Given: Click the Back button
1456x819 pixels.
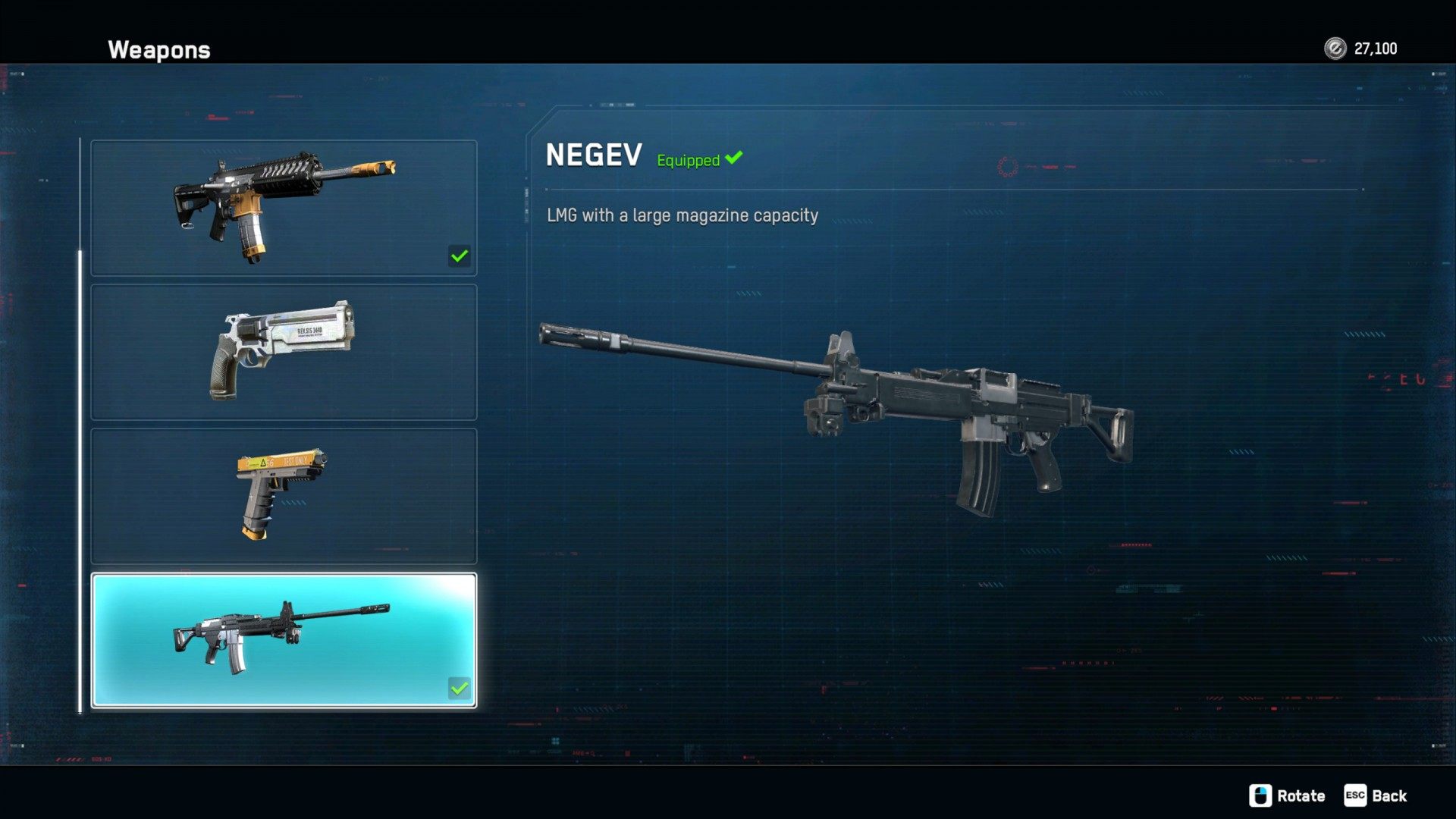Looking at the screenshot, I should click(x=1376, y=795).
